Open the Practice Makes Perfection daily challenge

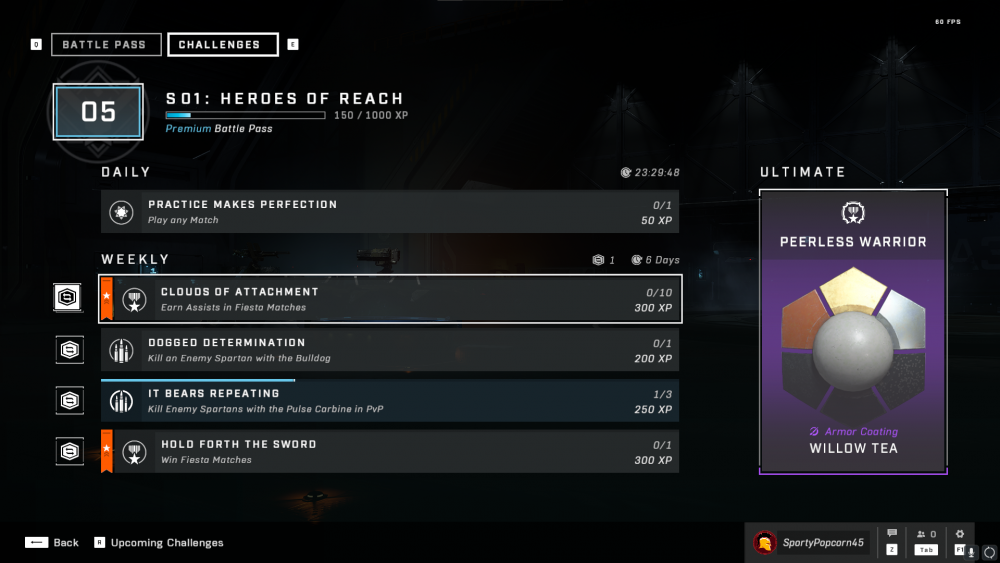coord(390,212)
